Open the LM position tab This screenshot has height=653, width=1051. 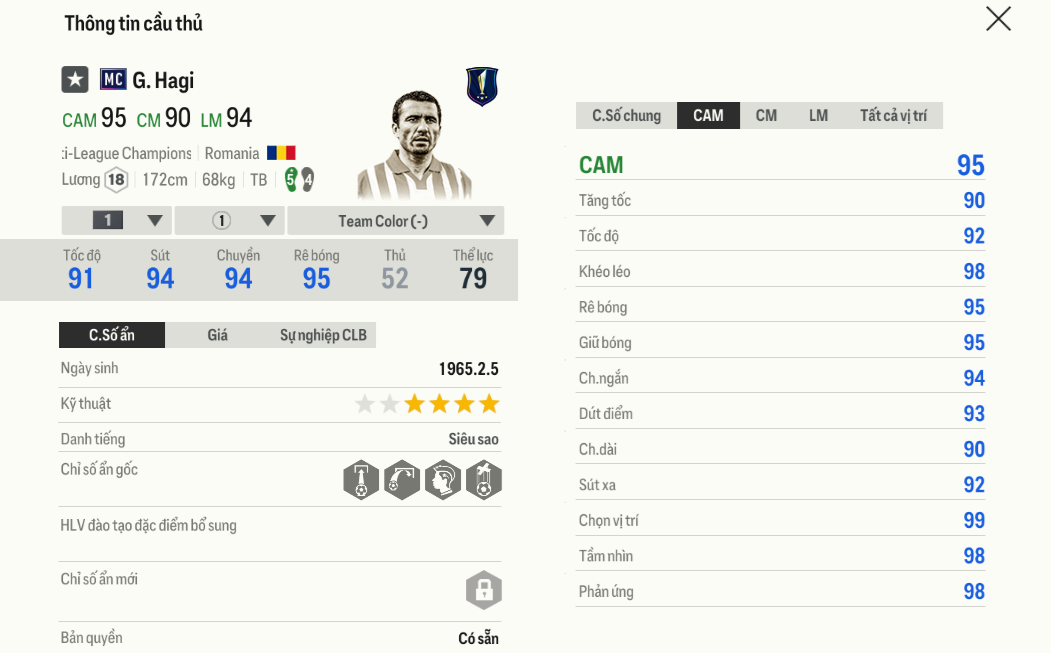point(818,116)
